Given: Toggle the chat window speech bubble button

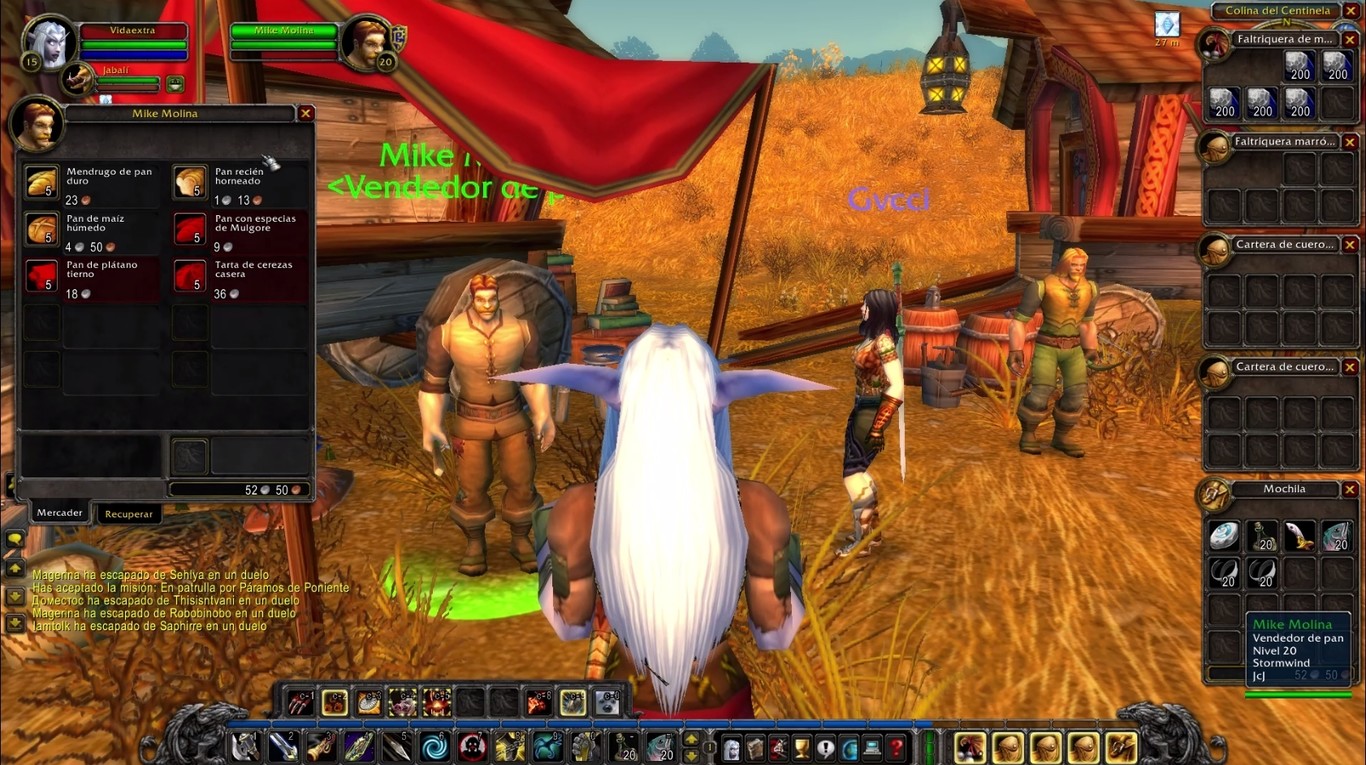Looking at the screenshot, I should [14, 539].
